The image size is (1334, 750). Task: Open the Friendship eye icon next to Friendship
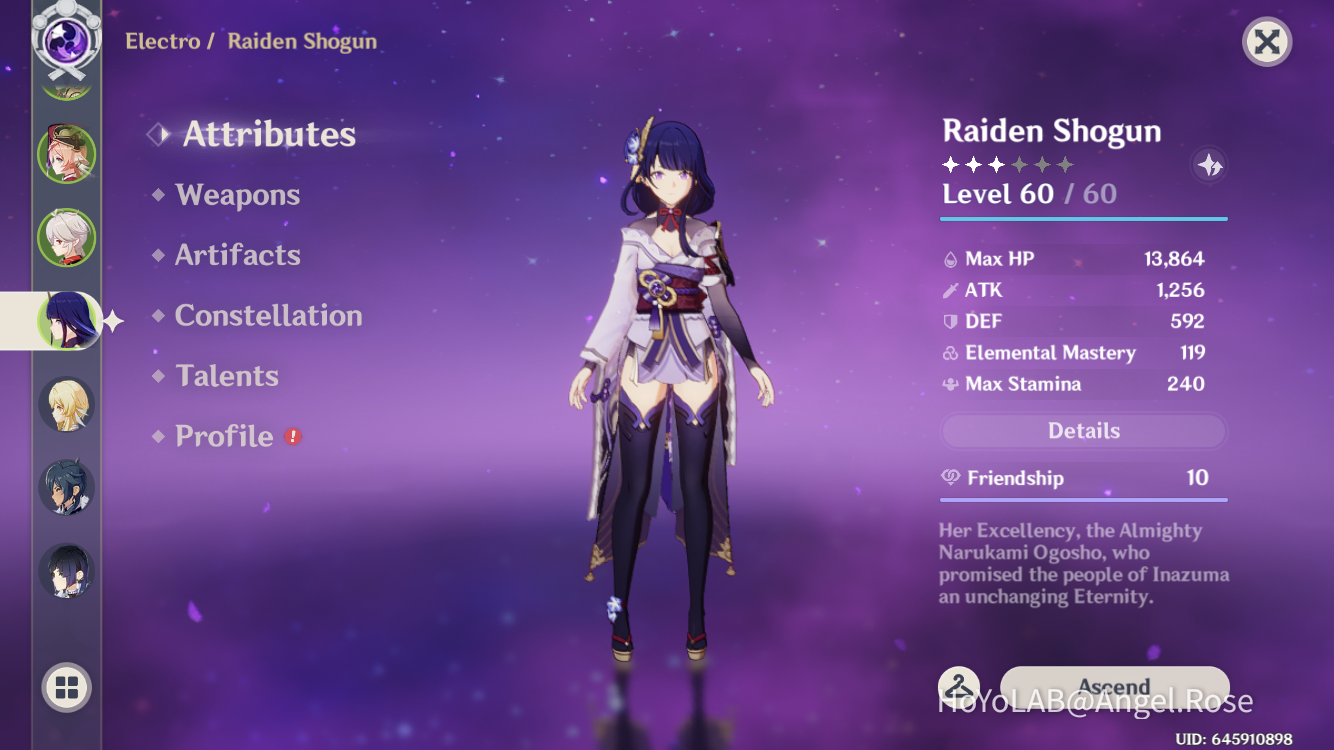(x=950, y=478)
